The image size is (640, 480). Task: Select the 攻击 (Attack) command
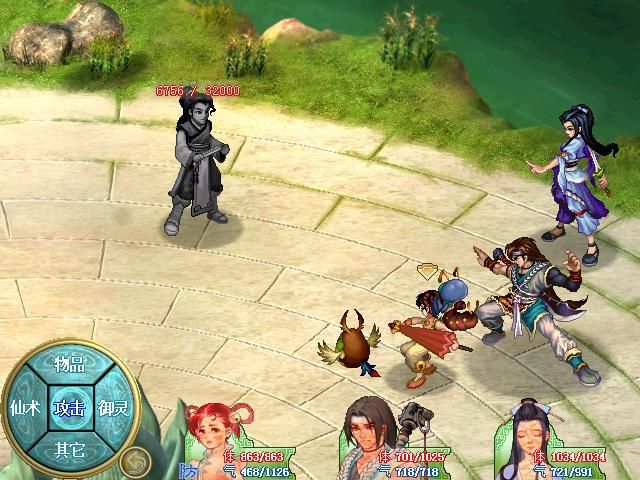point(69,407)
